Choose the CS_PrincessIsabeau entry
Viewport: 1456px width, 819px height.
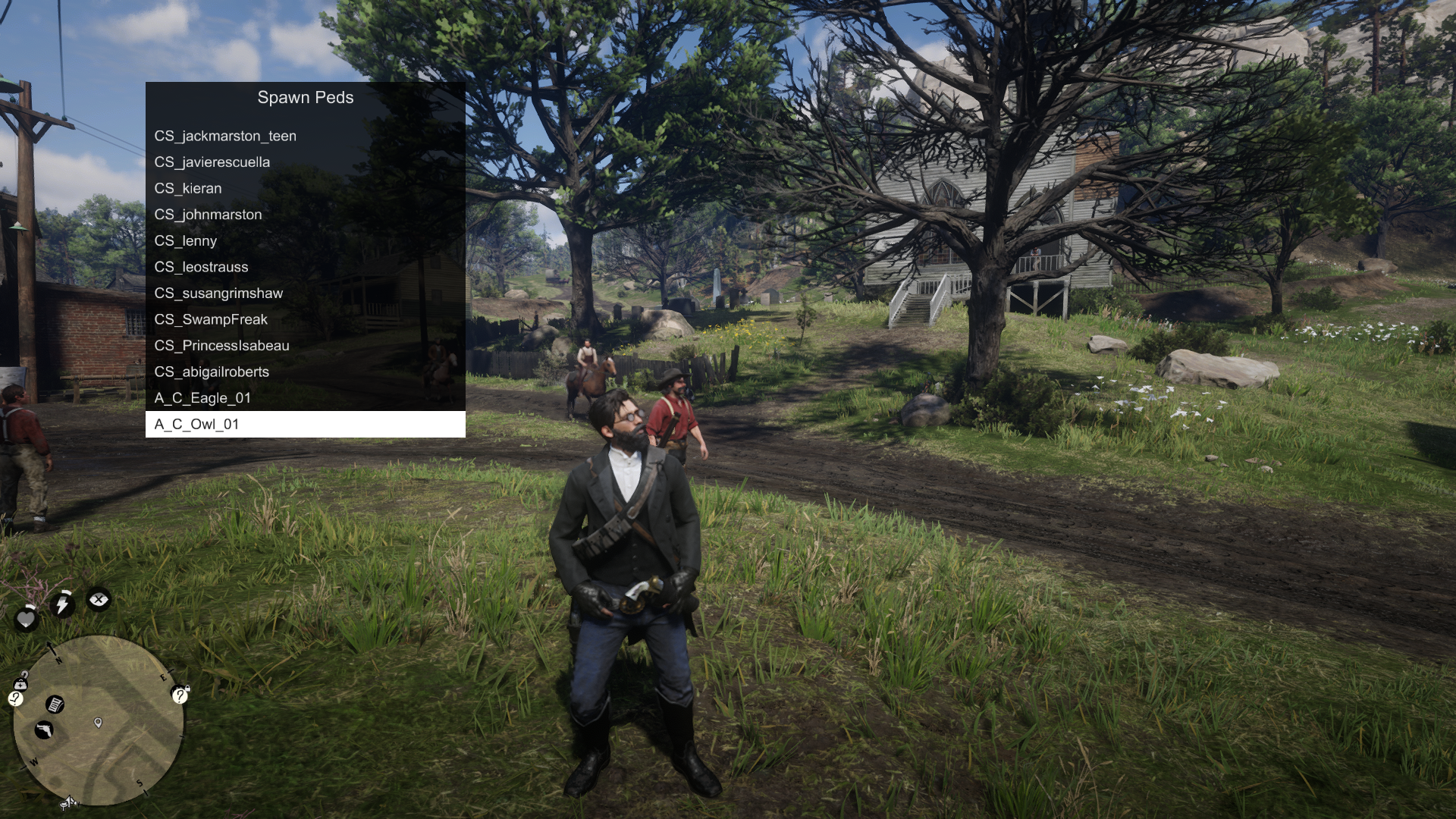pyautogui.click(x=305, y=346)
